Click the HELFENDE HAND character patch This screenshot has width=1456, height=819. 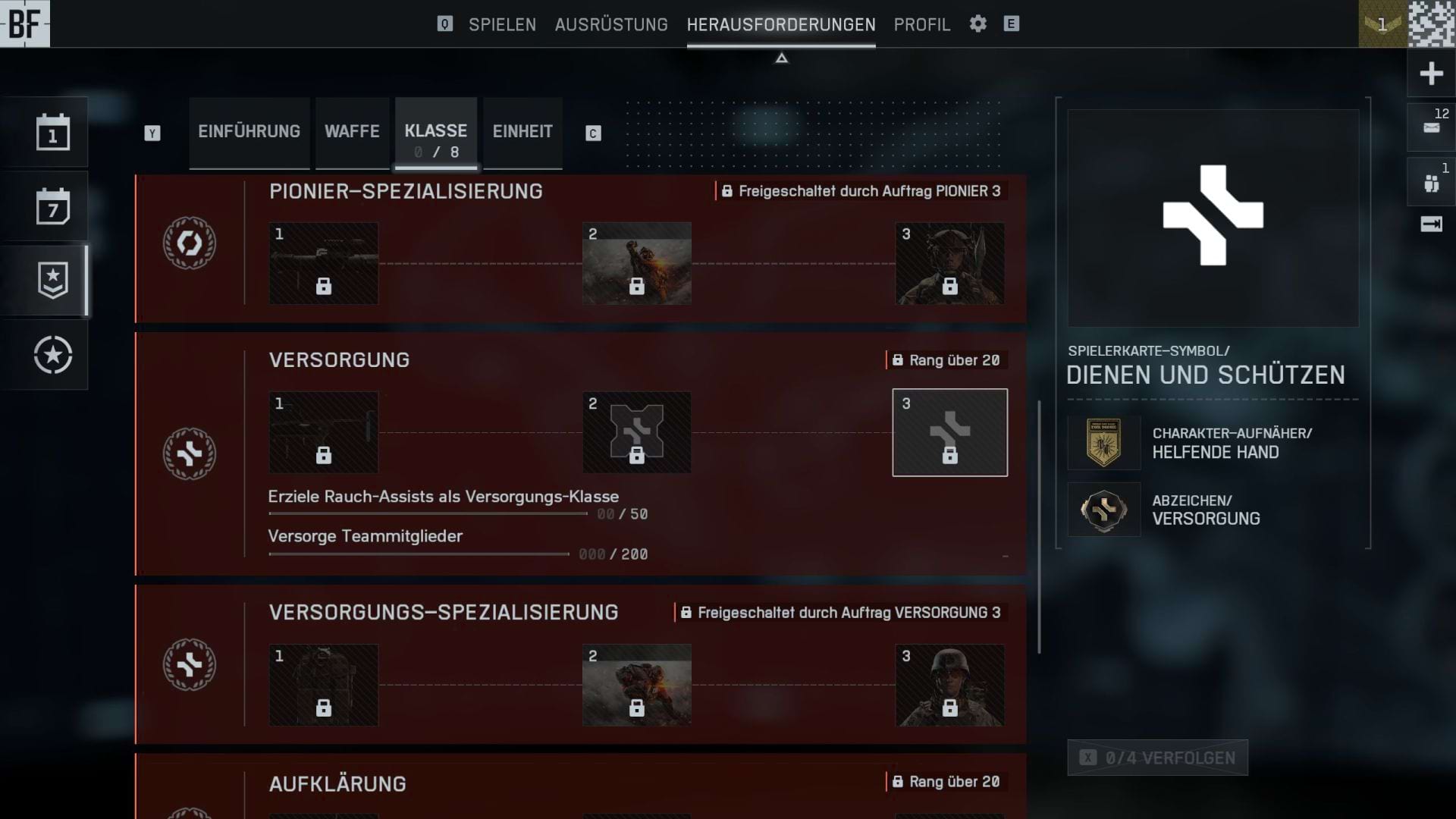point(1103,443)
